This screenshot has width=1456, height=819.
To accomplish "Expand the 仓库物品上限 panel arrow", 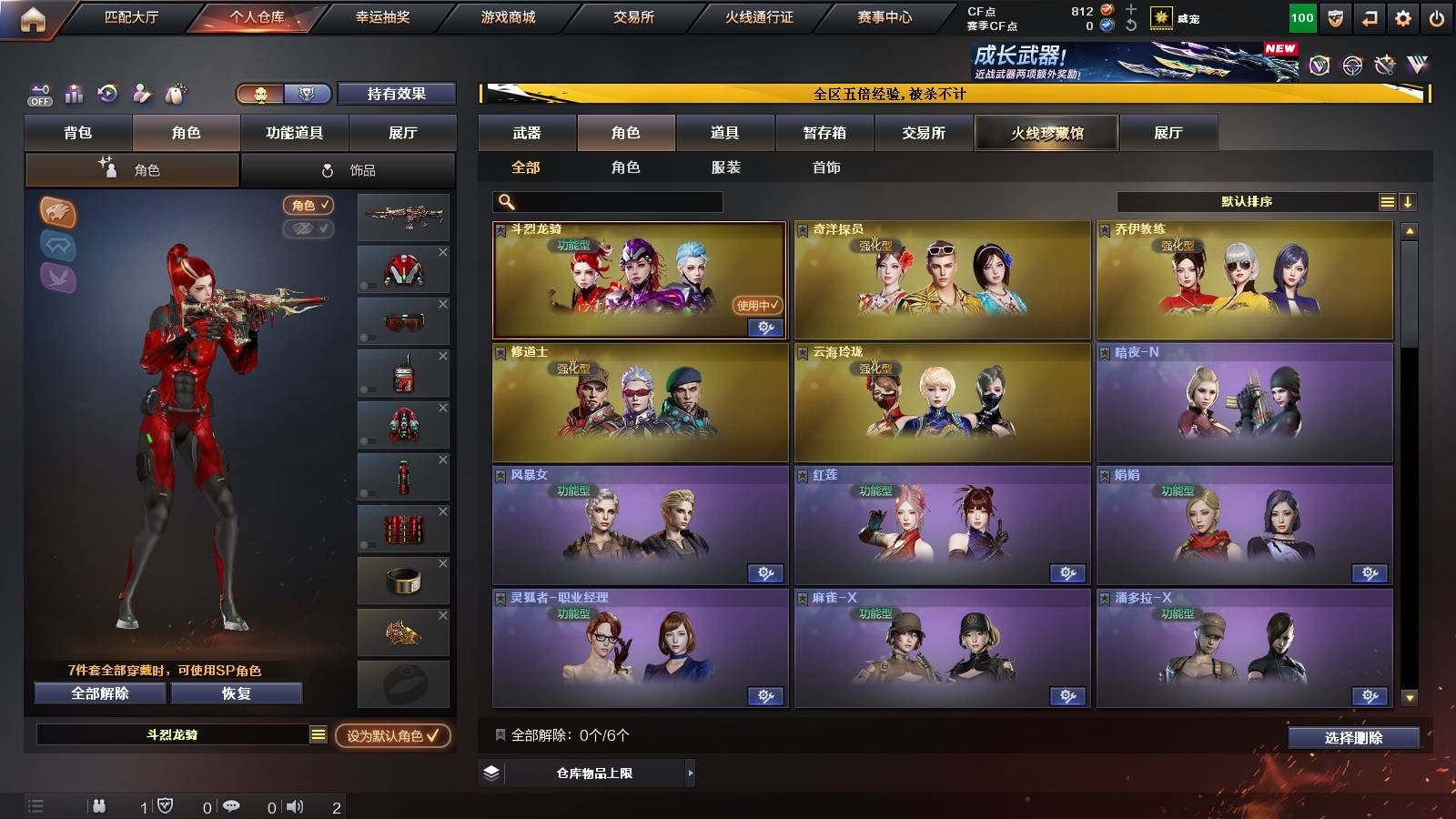I will 689,774.
